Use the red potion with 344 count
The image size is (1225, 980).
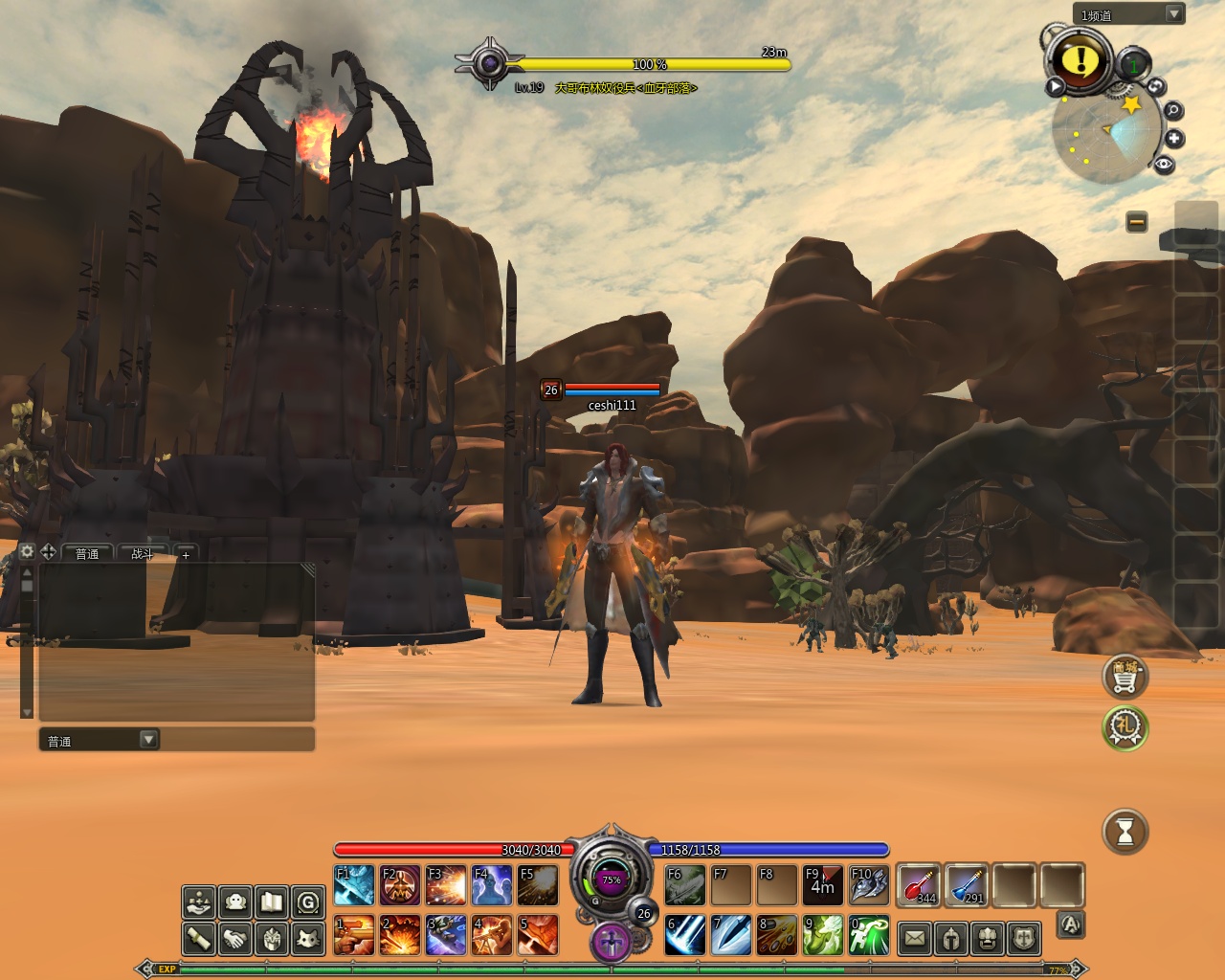[920, 885]
